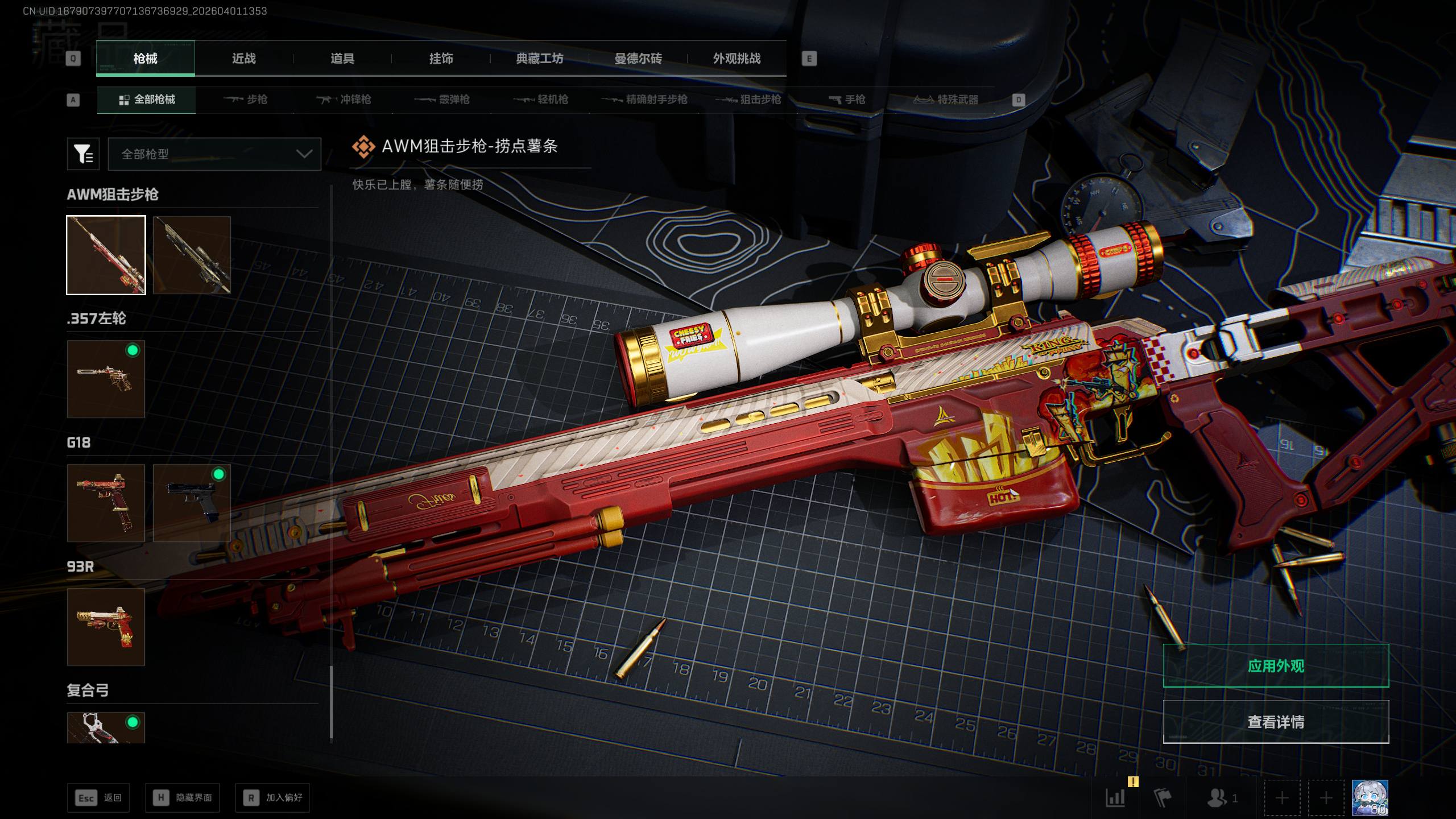Open the 道具 items tab
Viewport: 1456px width, 819px height.
[x=342, y=59]
